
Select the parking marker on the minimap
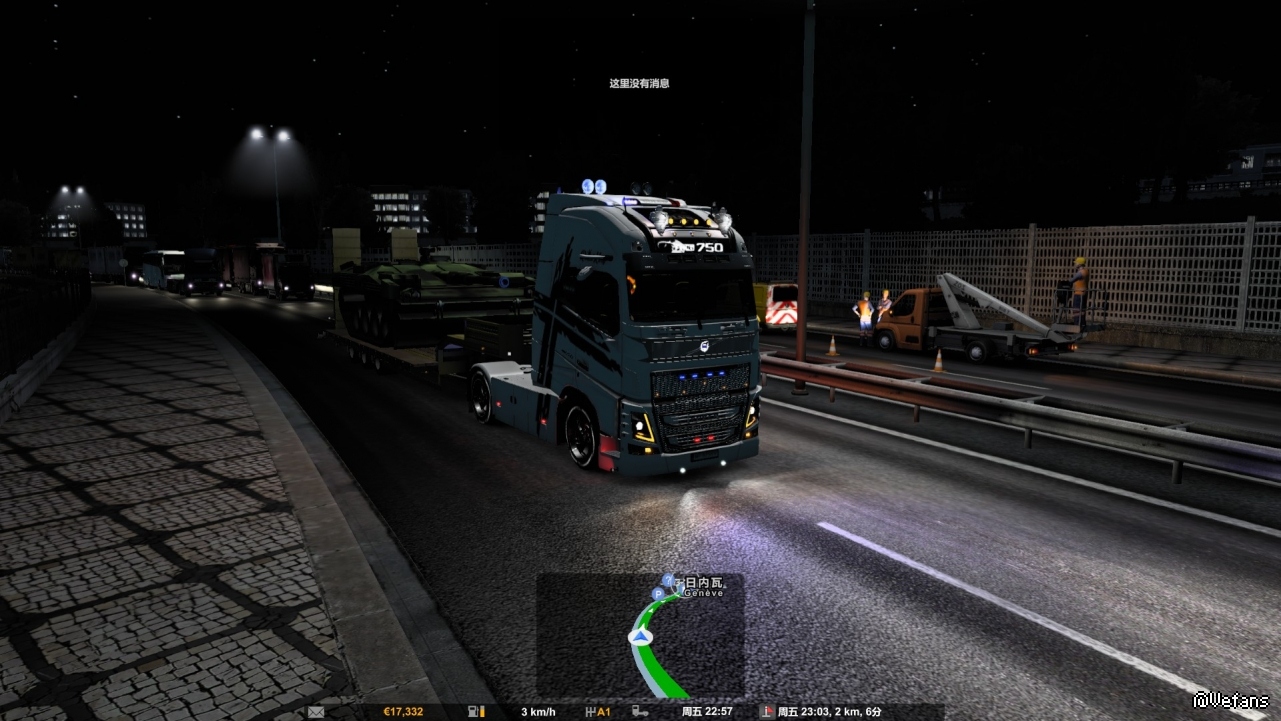coord(657,594)
